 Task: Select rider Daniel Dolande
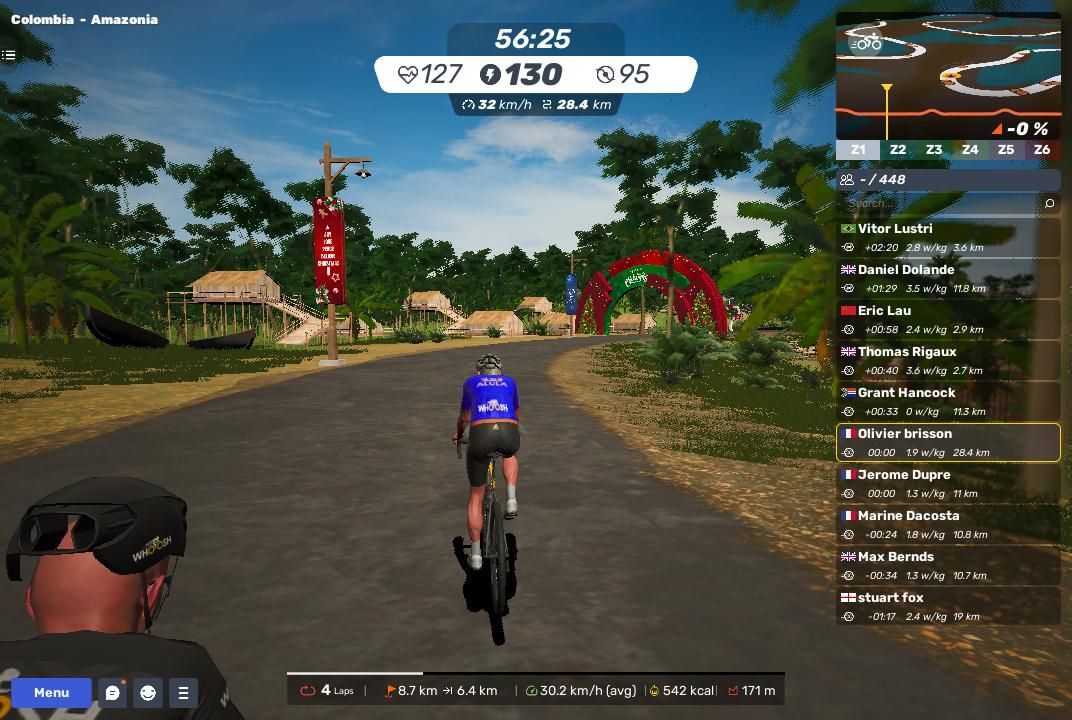click(948, 279)
